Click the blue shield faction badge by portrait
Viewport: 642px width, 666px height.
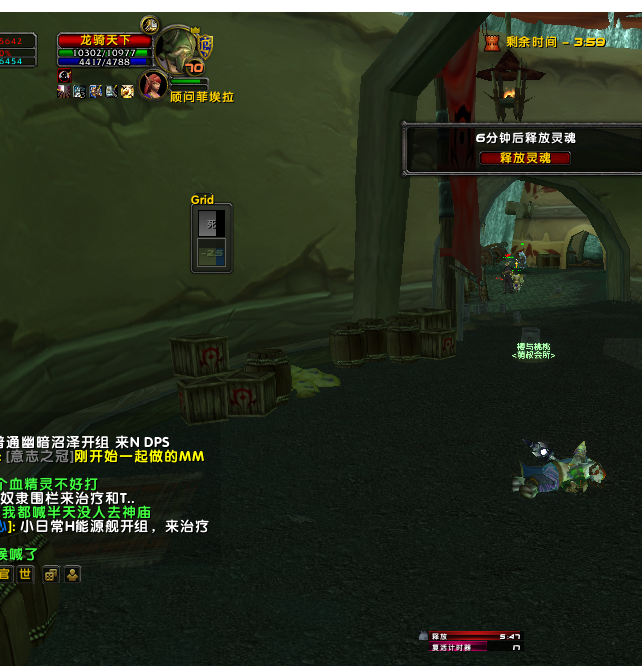[206, 43]
